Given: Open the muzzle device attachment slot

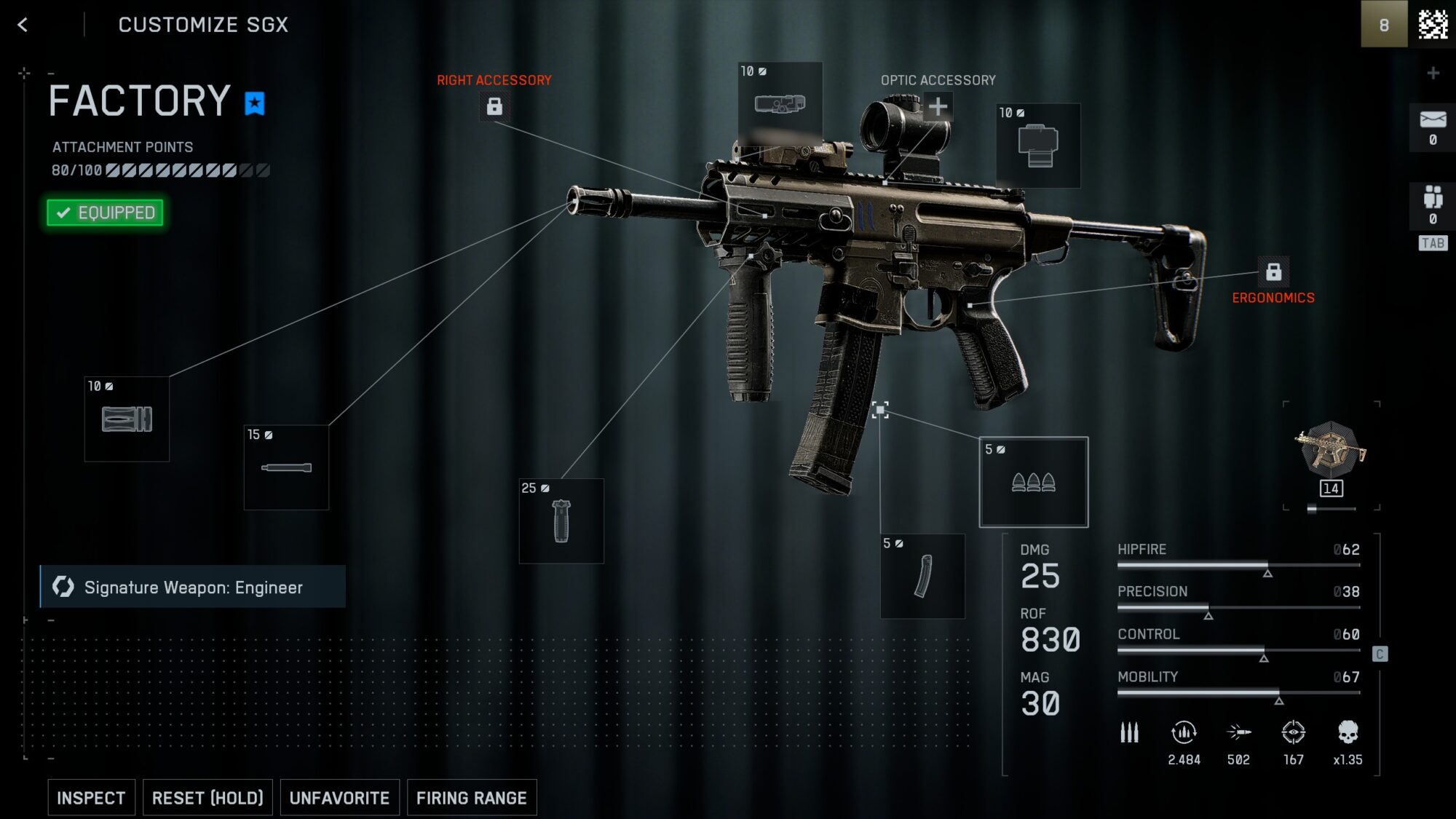Looking at the screenshot, I should coord(126,419).
